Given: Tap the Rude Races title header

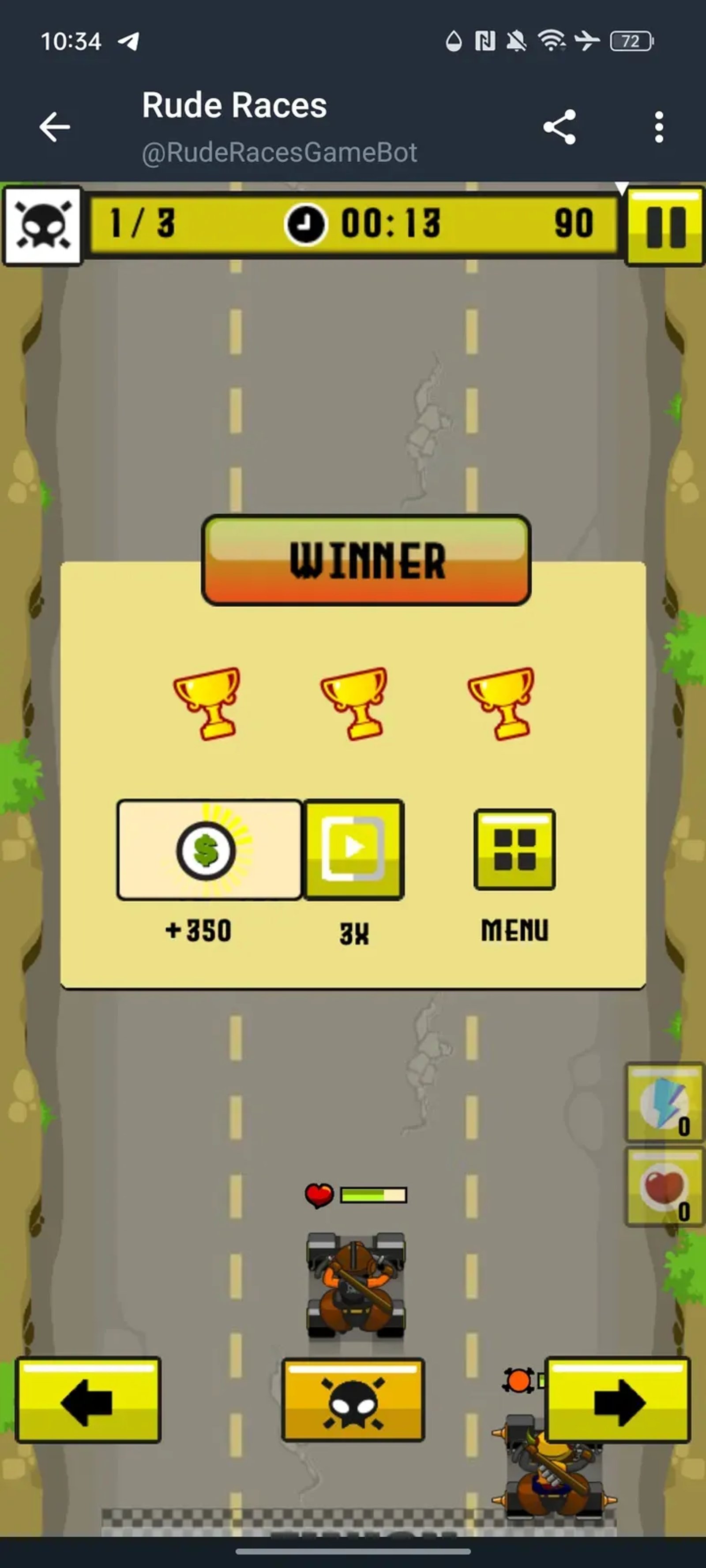Looking at the screenshot, I should coord(234,105).
